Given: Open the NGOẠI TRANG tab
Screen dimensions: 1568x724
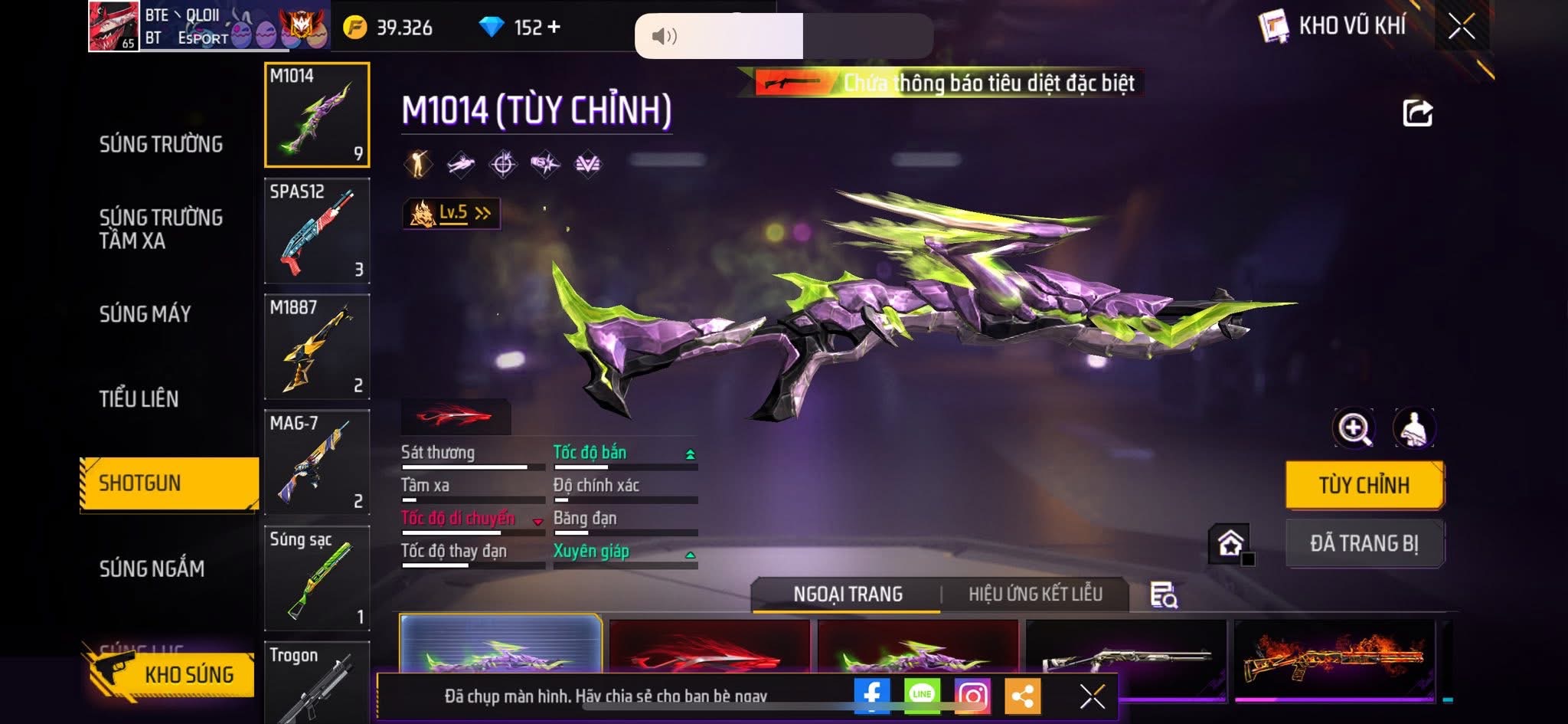Looking at the screenshot, I should tap(848, 595).
